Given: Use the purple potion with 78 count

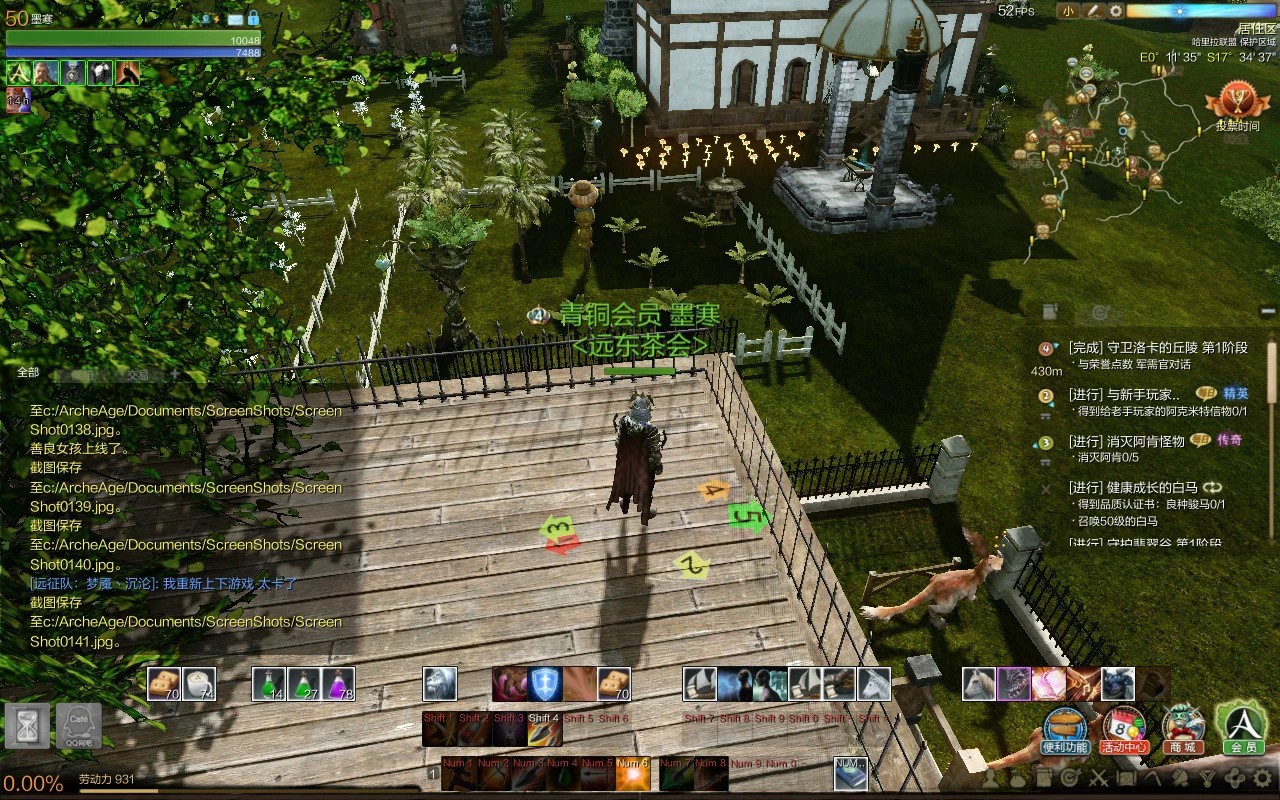Looking at the screenshot, I should click(x=338, y=684).
